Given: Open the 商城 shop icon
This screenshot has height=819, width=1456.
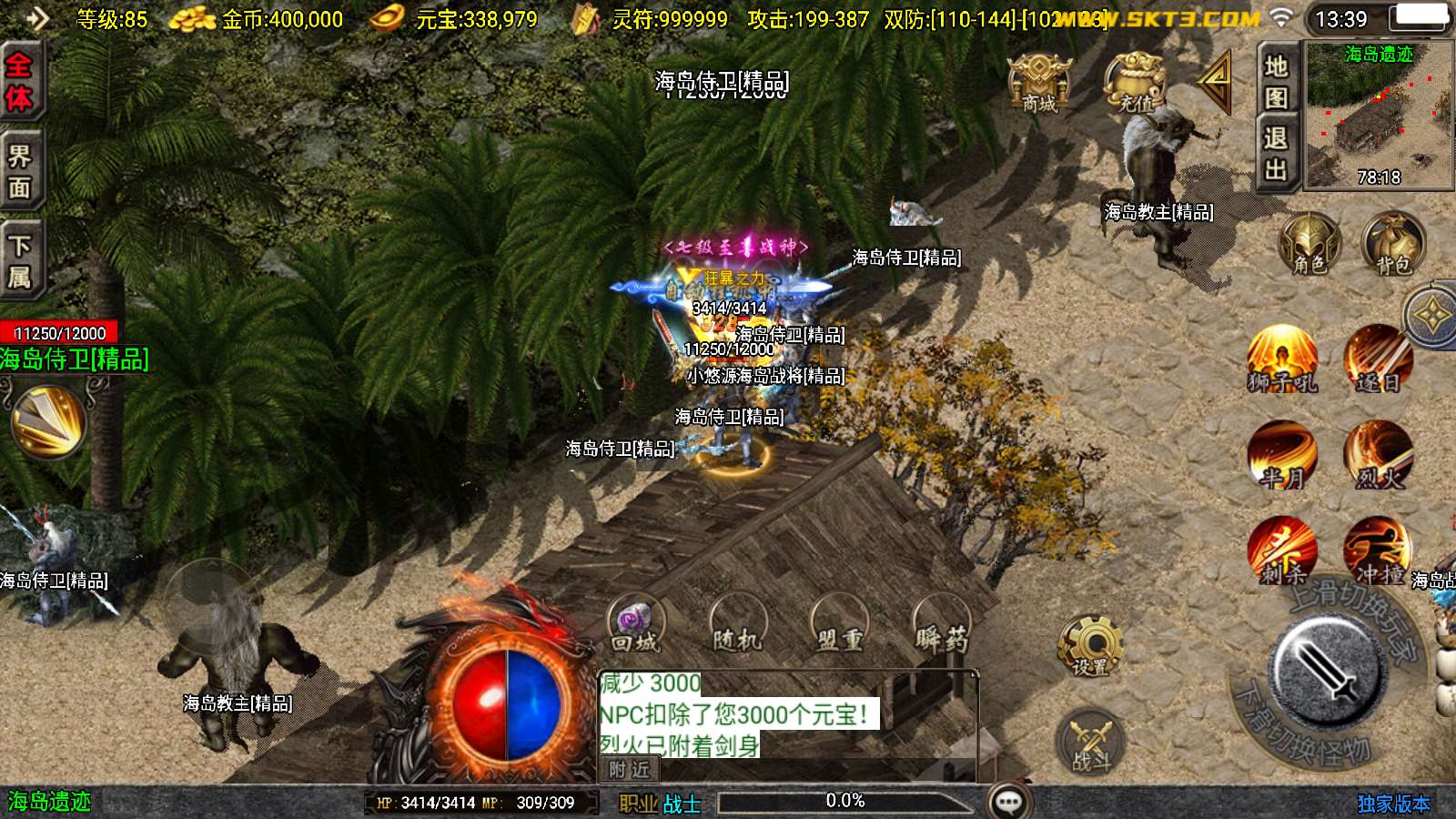Looking at the screenshot, I should coord(1038,84).
